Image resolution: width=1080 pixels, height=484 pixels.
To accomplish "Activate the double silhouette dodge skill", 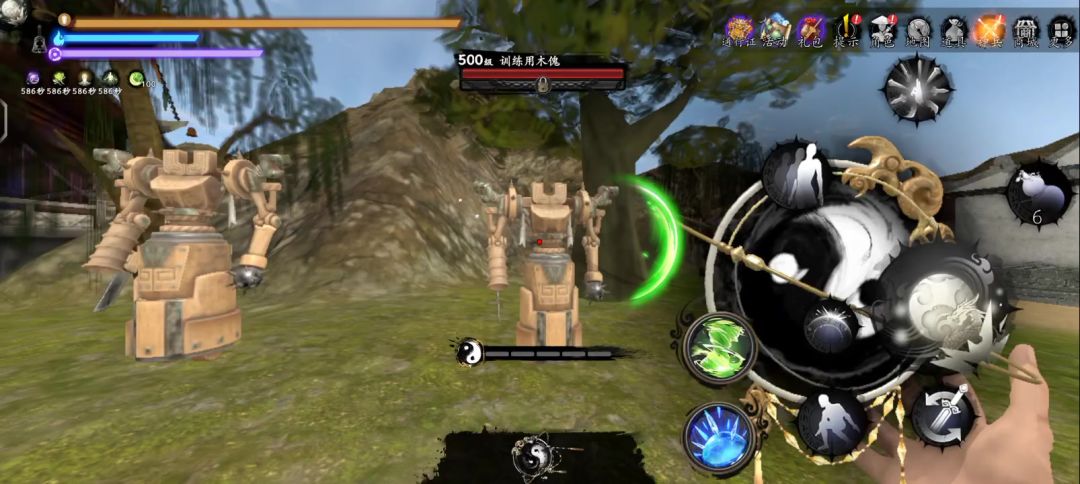I will click(794, 174).
